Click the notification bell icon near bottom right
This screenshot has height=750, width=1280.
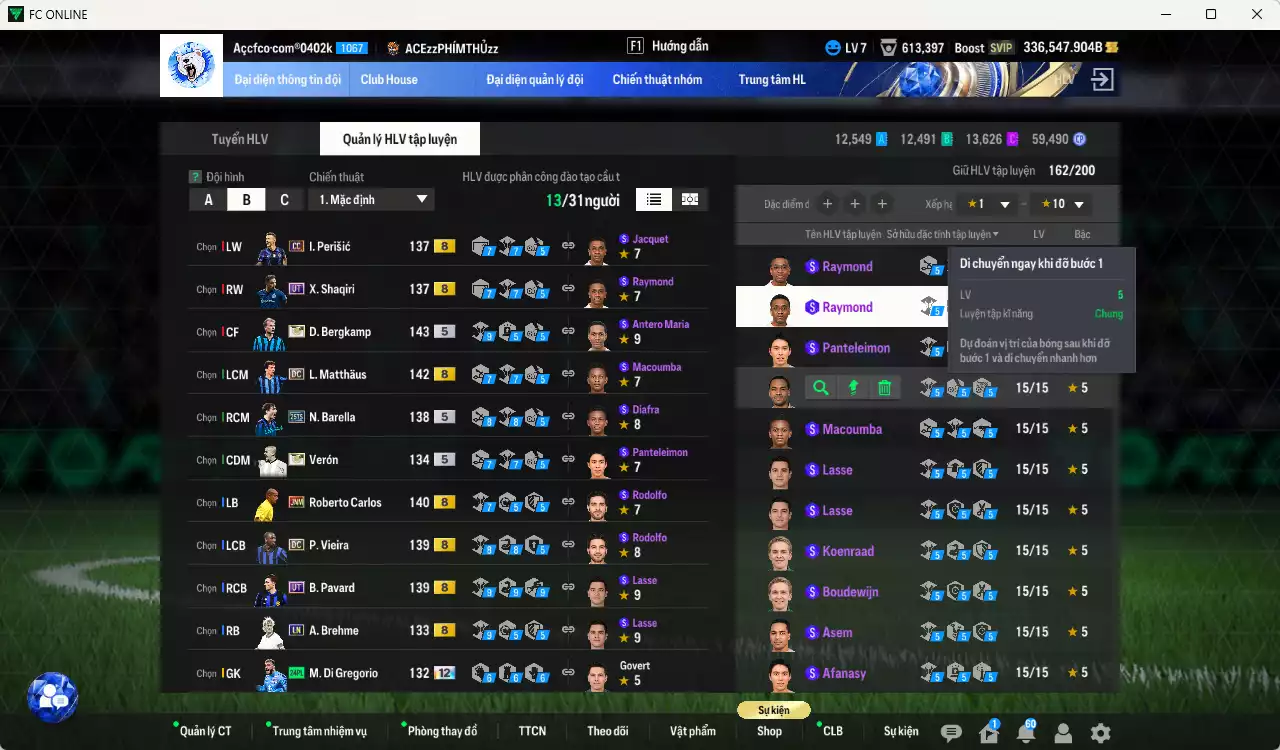(x=1025, y=731)
